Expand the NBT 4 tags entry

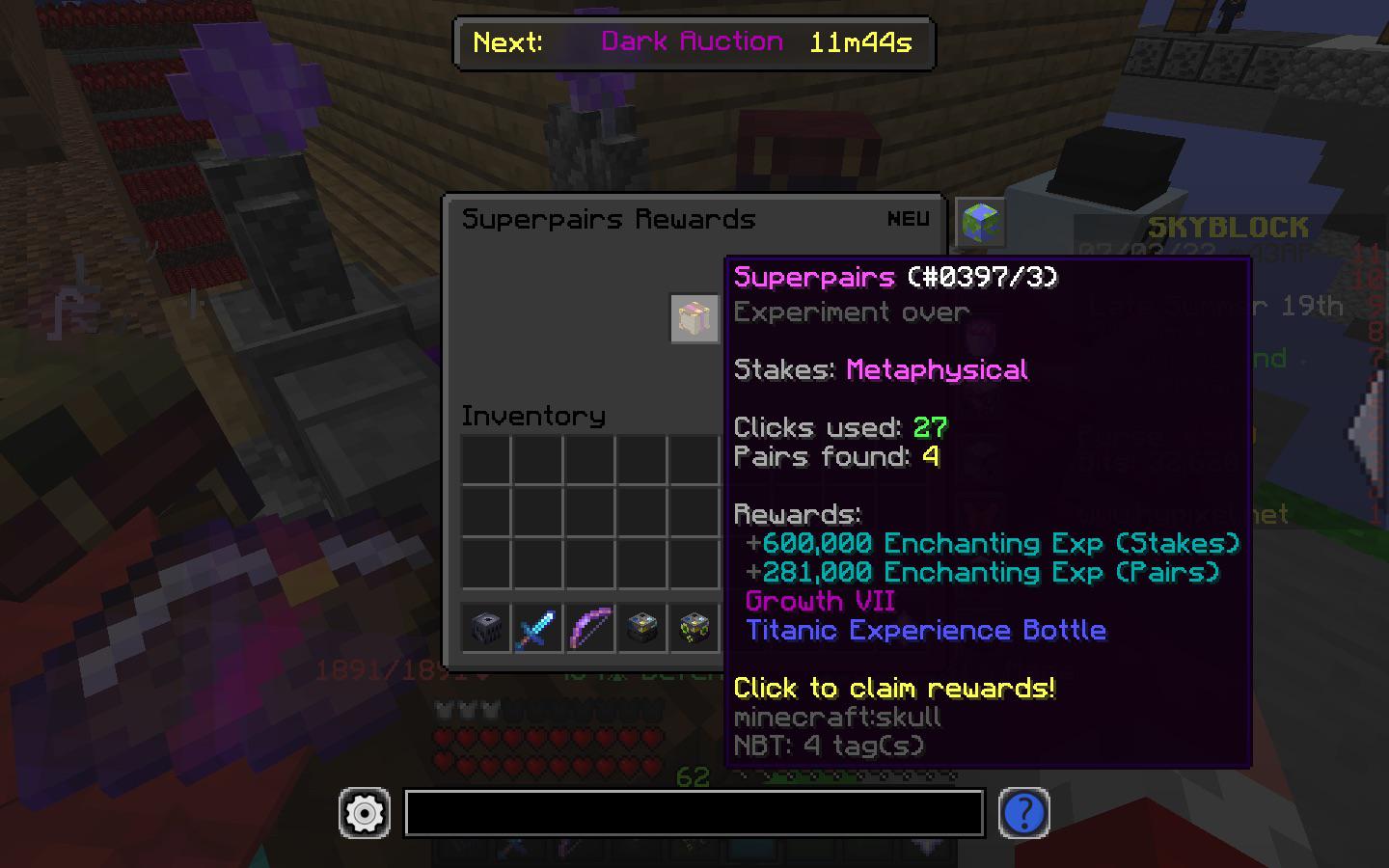click(828, 746)
